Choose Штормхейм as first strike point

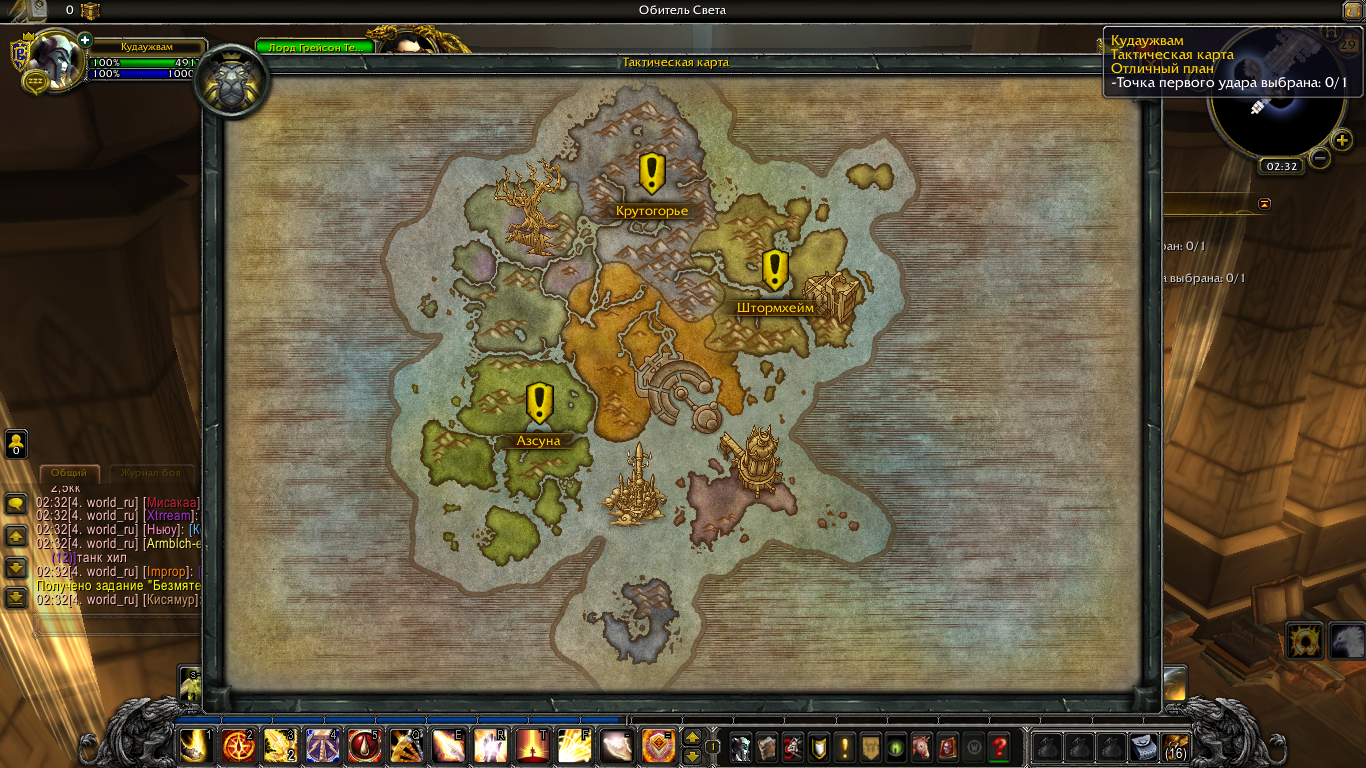775,271
